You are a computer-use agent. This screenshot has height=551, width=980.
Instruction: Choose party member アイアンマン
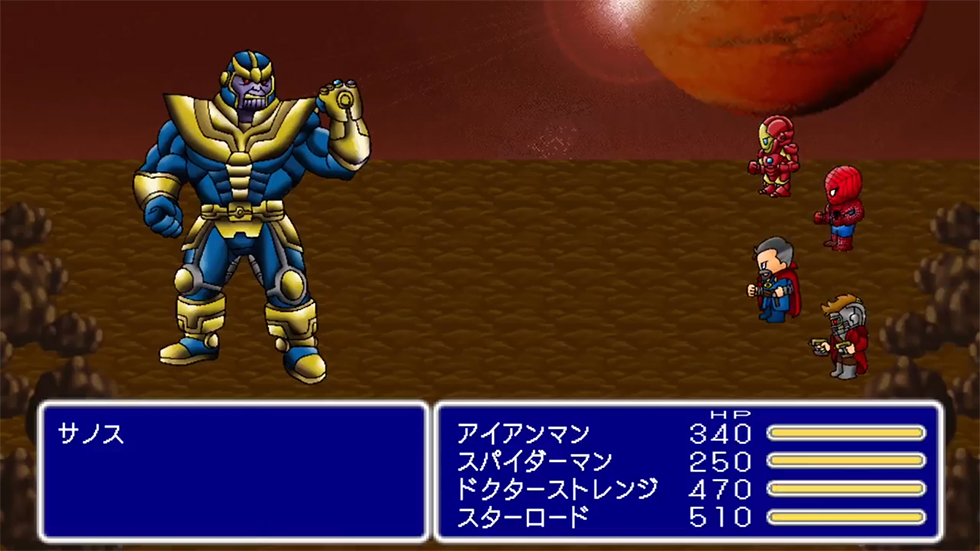[523, 434]
